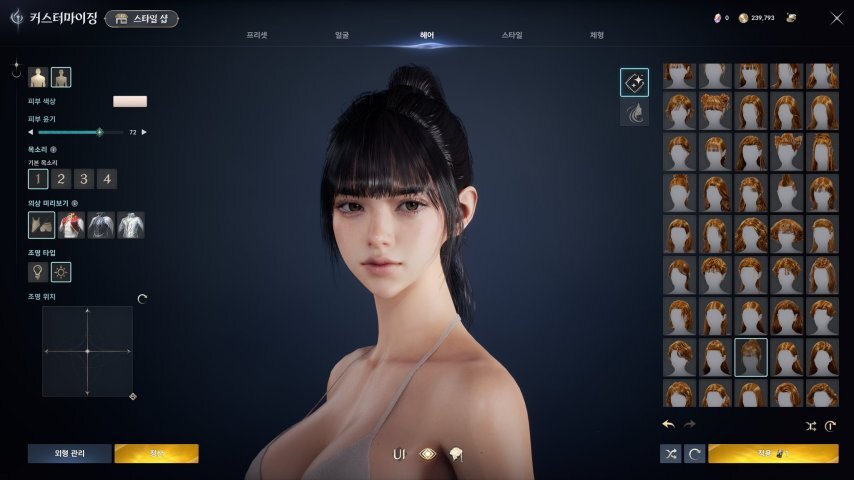Choose voice number 4
Viewport: 854px width, 480px height.
point(106,179)
